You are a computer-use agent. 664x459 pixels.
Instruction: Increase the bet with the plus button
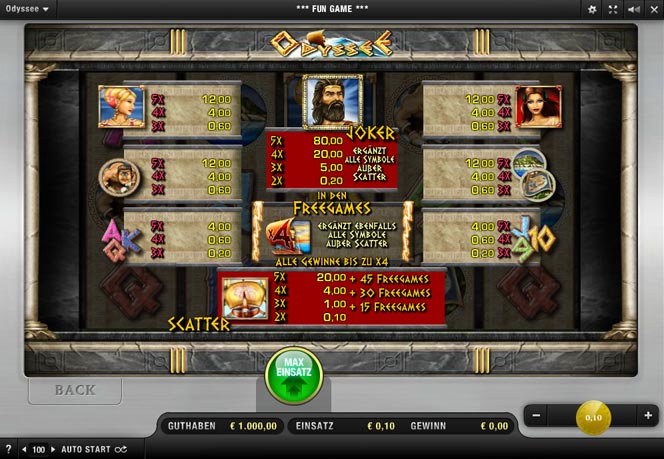(648, 415)
